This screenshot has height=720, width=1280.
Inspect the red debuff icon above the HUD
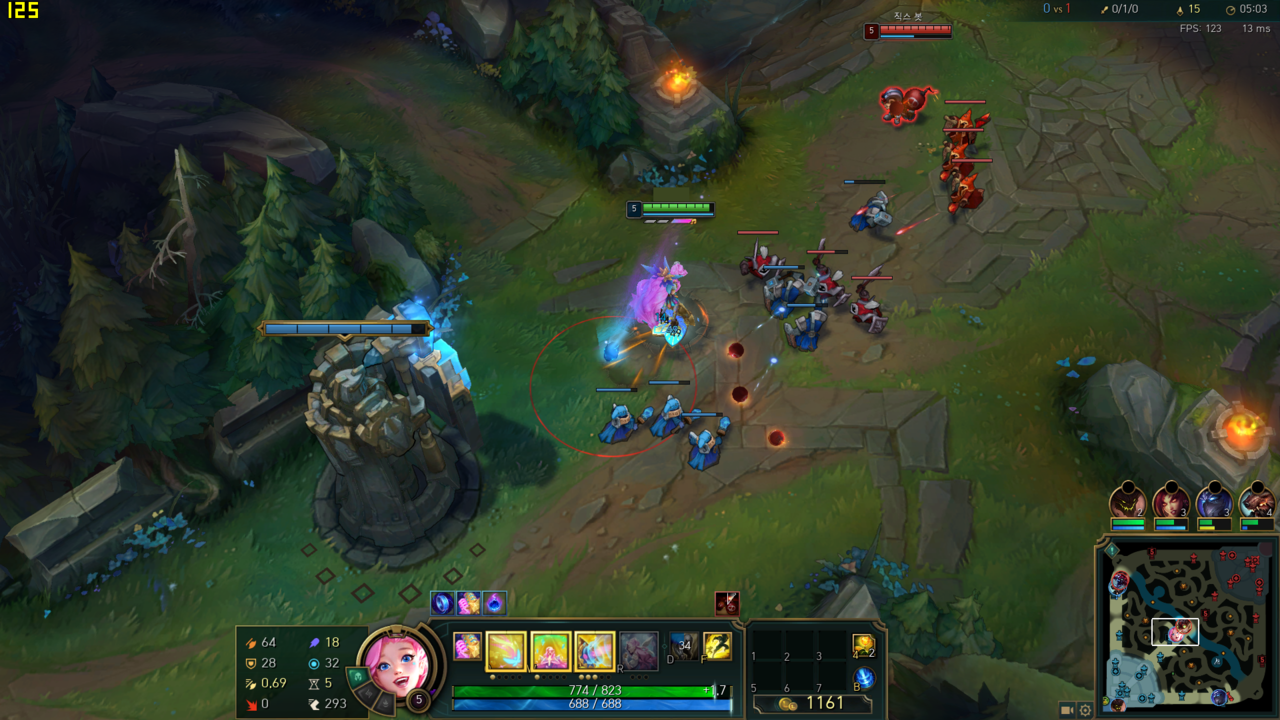coord(727,603)
